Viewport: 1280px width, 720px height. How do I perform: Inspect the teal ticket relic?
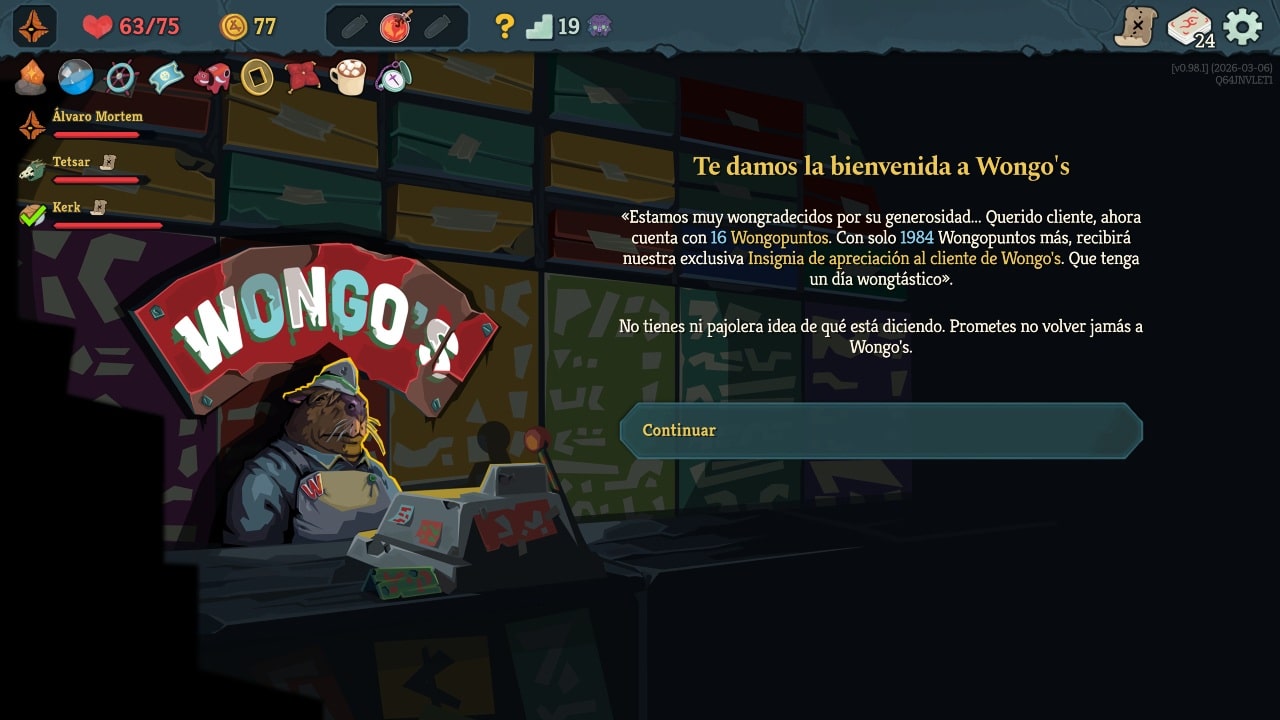coord(166,77)
